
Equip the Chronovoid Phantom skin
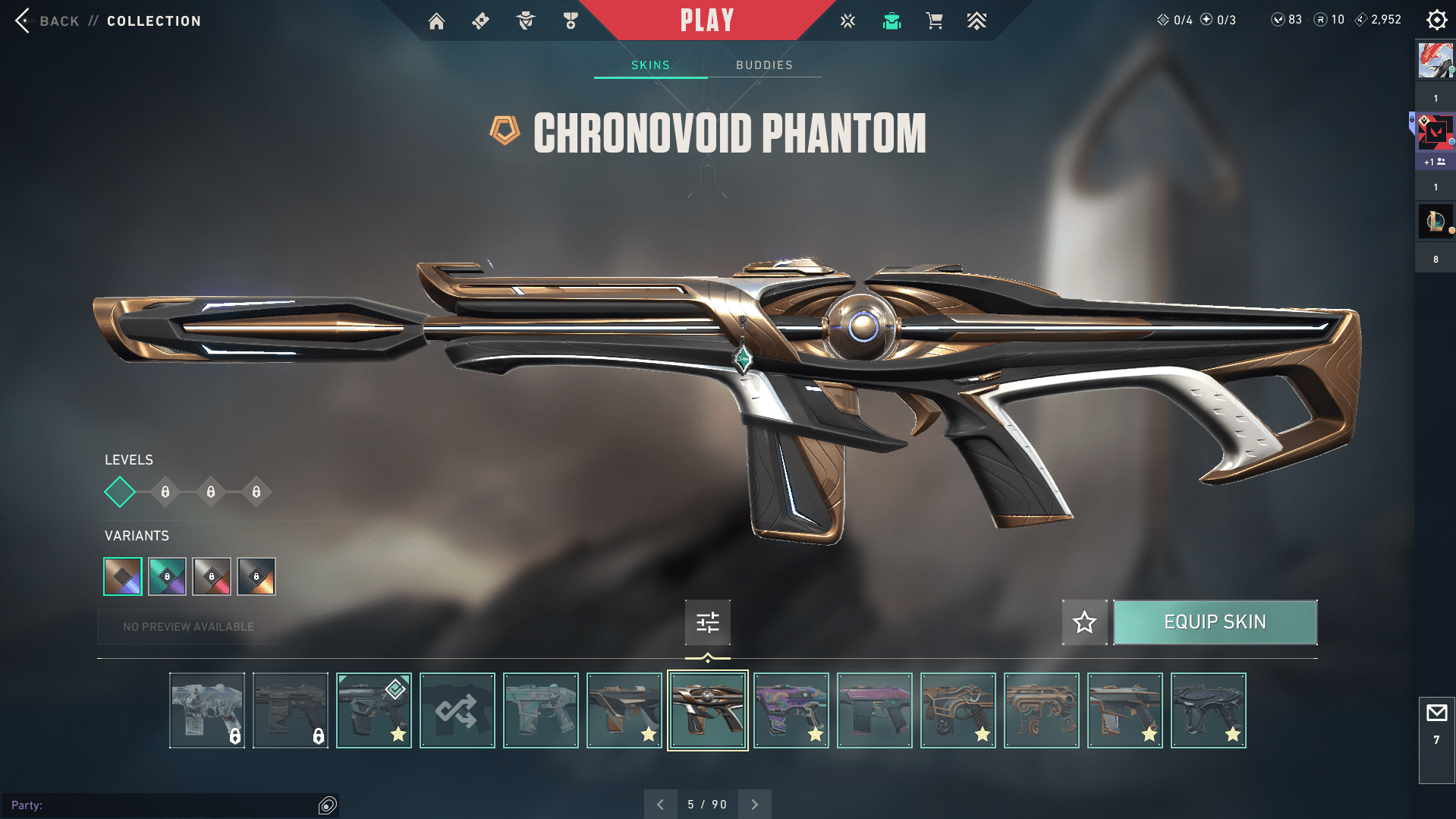click(x=1215, y=622)
